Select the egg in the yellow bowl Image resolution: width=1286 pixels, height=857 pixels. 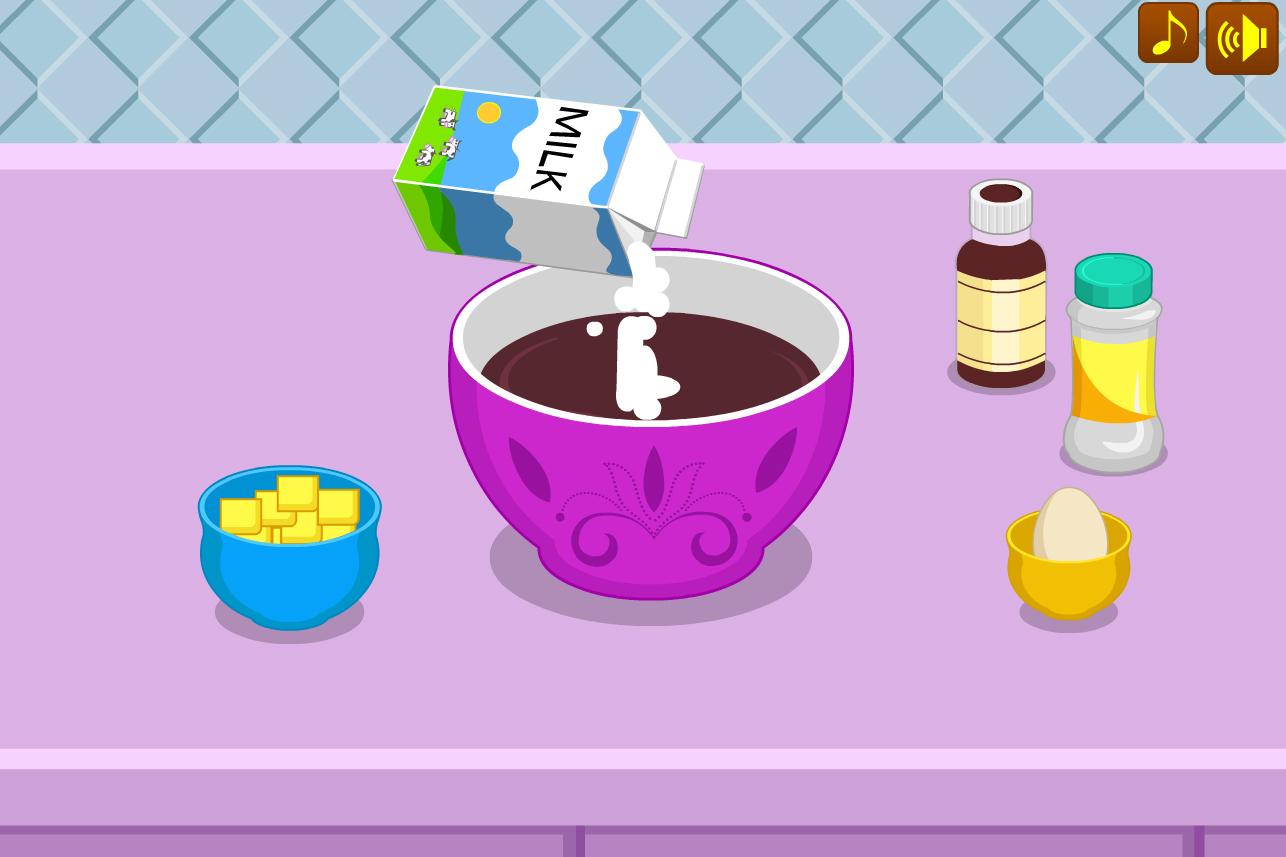point(1068,520)
